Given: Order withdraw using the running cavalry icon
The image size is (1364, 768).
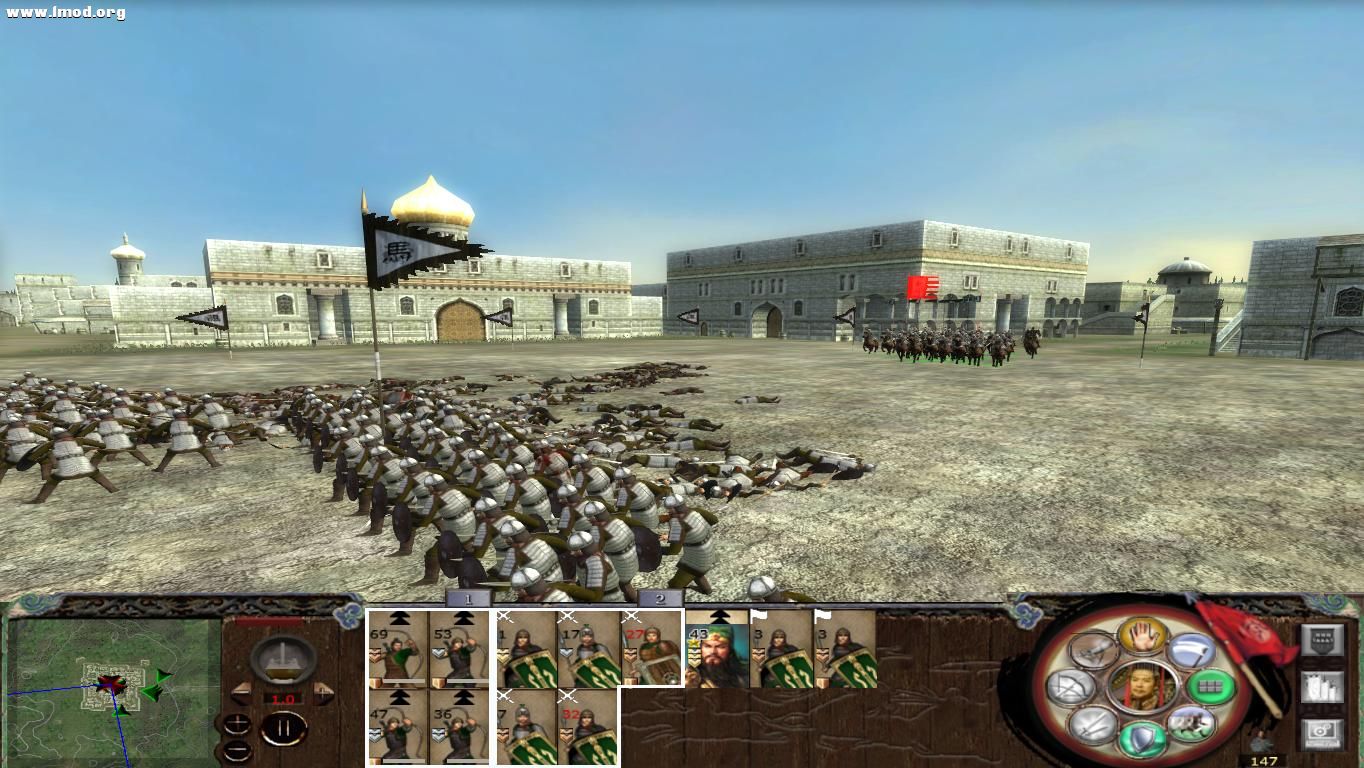Looking at the screenshot, I should coord(1193,725).
